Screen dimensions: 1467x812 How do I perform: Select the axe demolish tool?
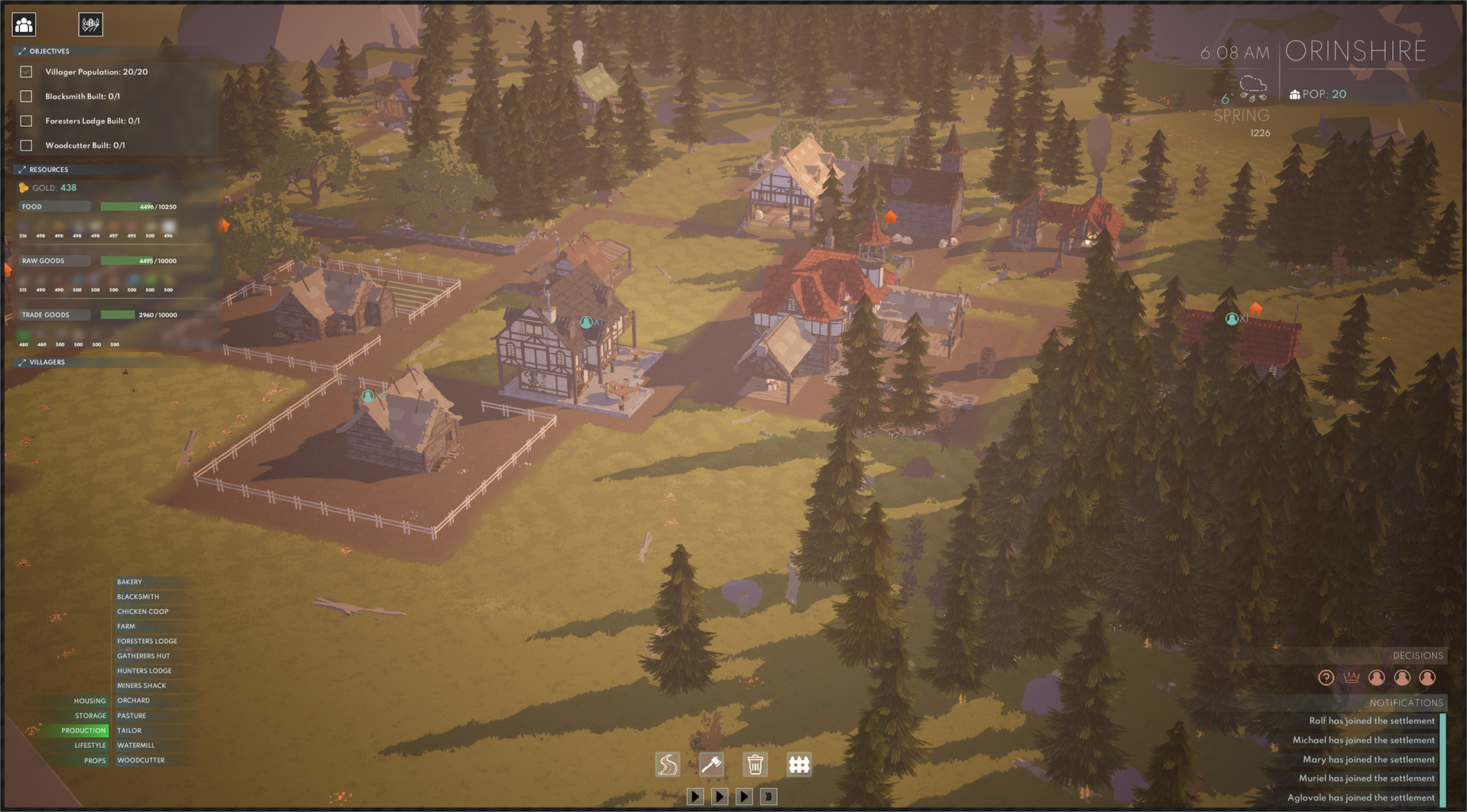click(x=711, y=764)
